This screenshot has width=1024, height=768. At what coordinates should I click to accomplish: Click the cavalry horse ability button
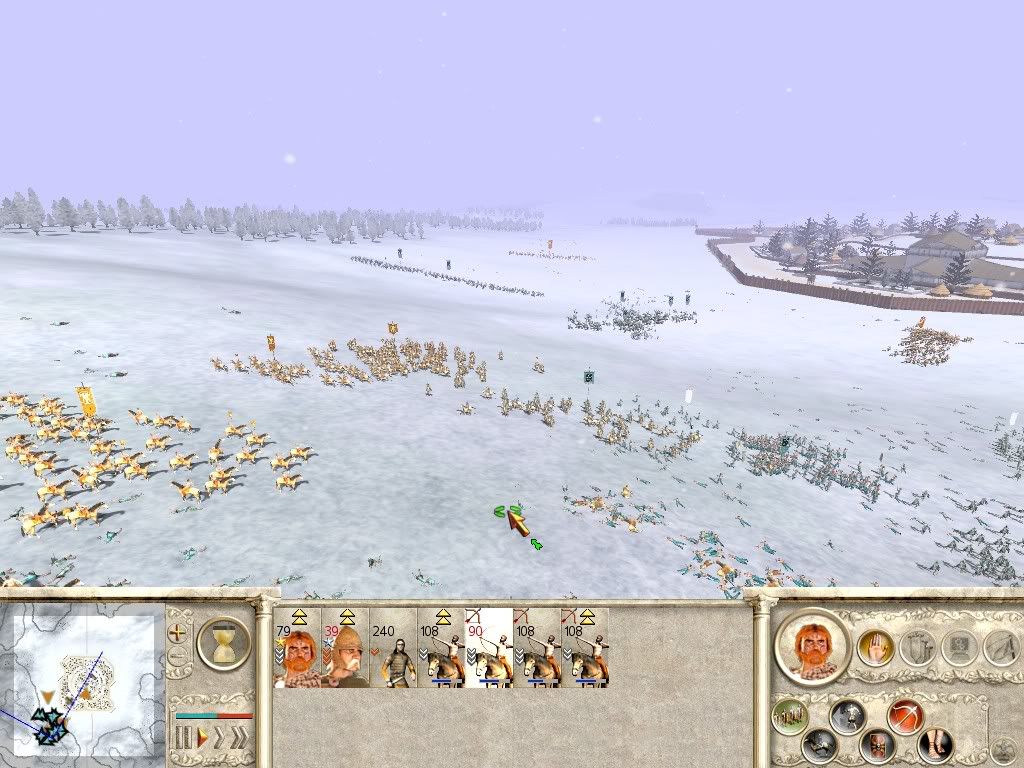(820, 745)
